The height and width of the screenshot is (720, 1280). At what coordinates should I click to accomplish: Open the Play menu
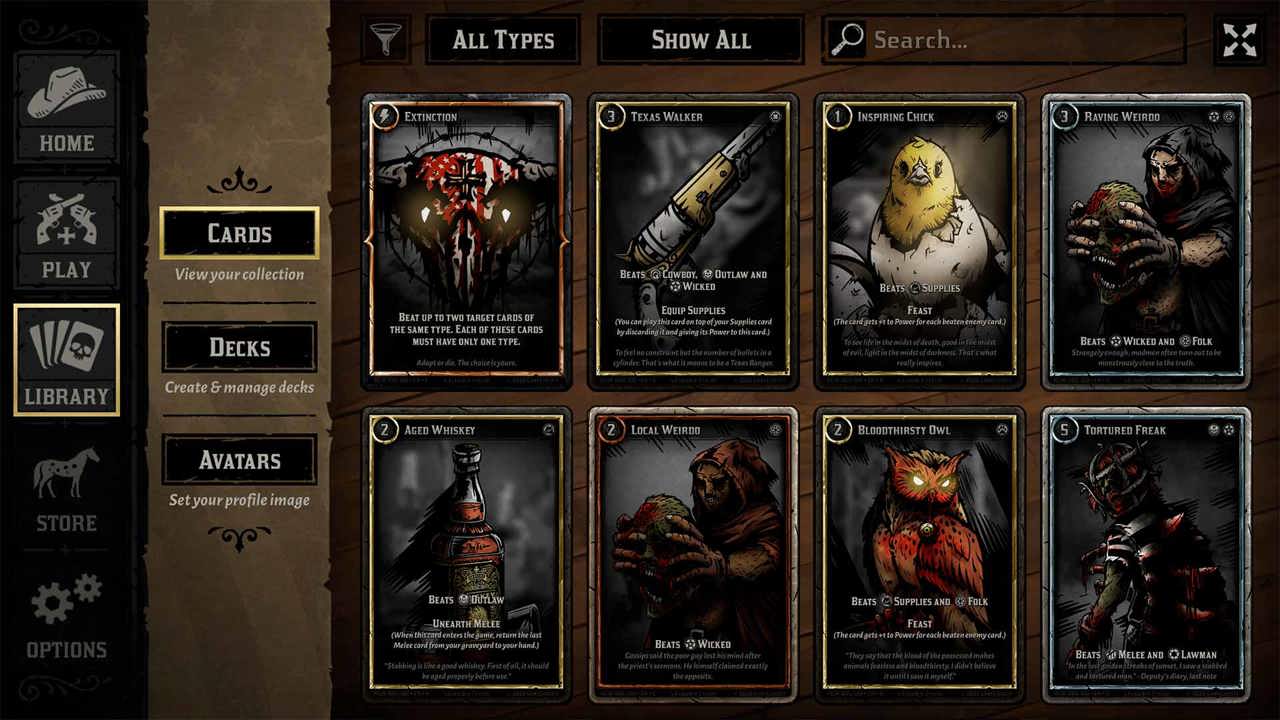pyautogui.click(x=66, y=234)
